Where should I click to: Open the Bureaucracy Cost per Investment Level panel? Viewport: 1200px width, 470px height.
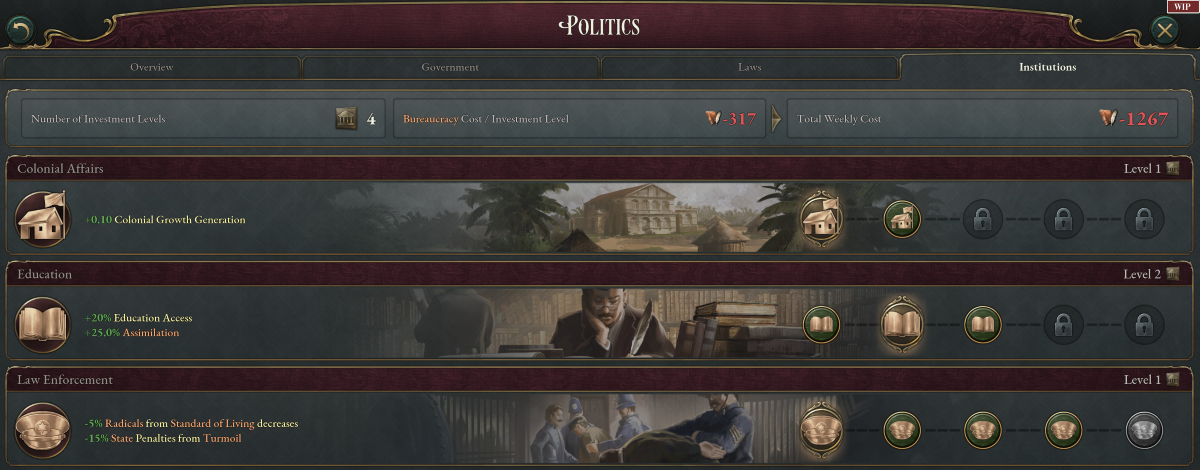click(579, 119)
